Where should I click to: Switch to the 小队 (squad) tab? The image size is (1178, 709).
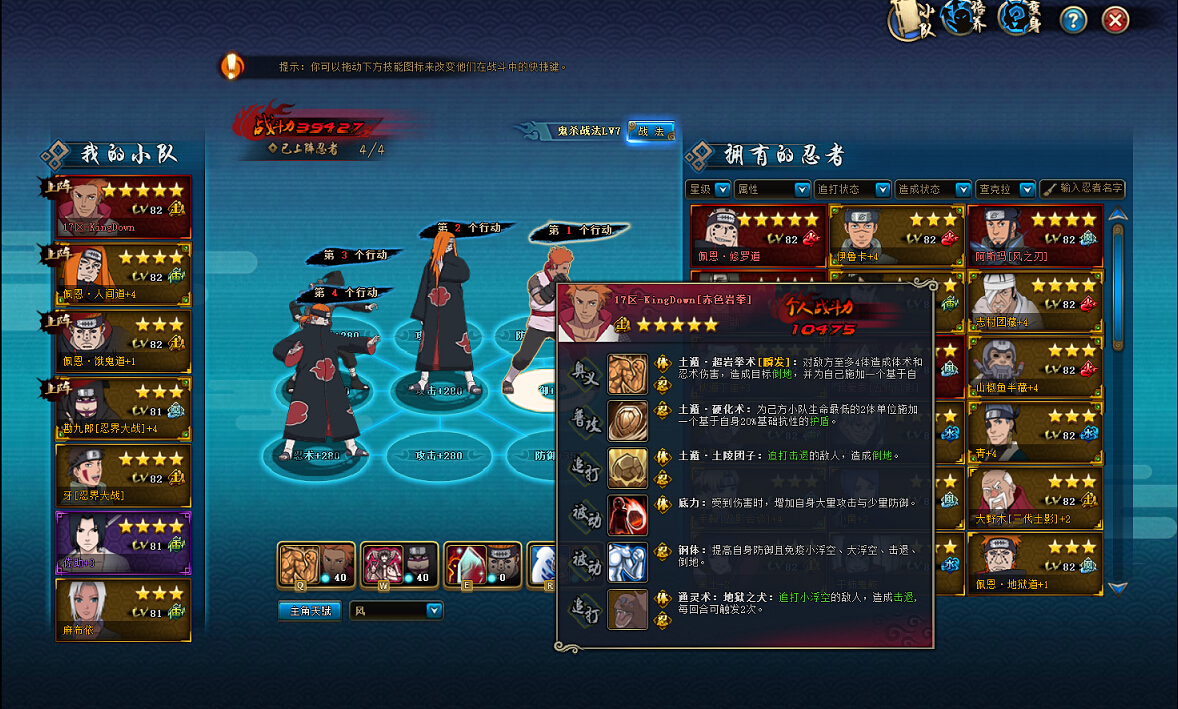tap(911, 20)
